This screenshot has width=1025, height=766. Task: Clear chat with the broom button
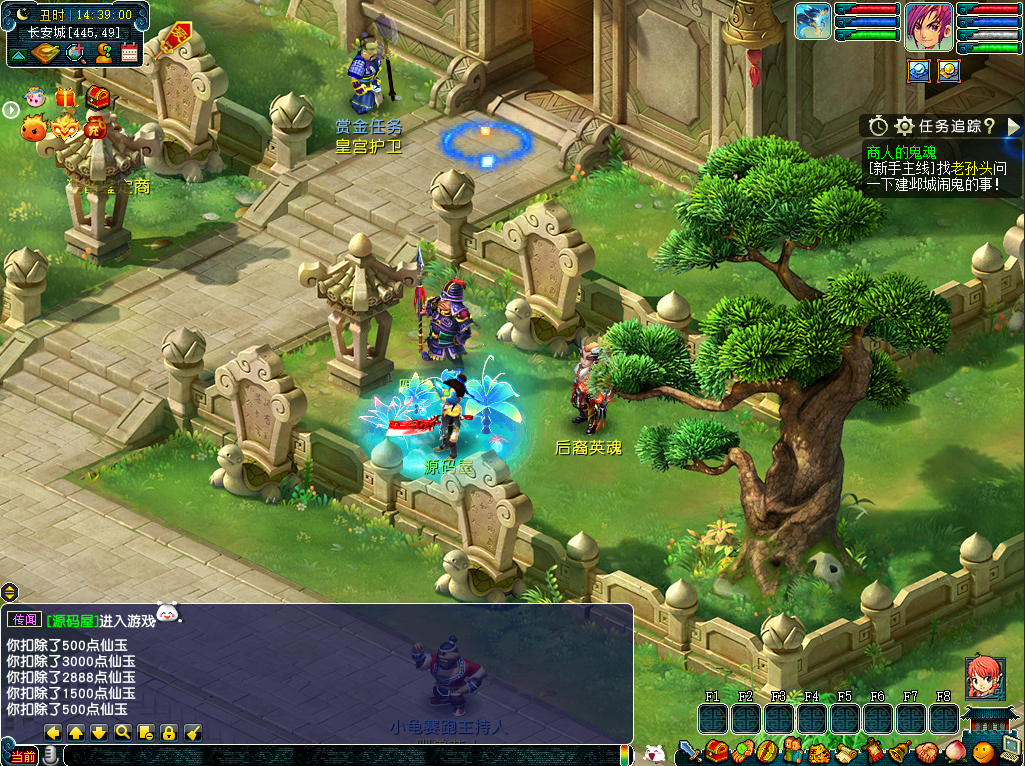click(193, 733)
